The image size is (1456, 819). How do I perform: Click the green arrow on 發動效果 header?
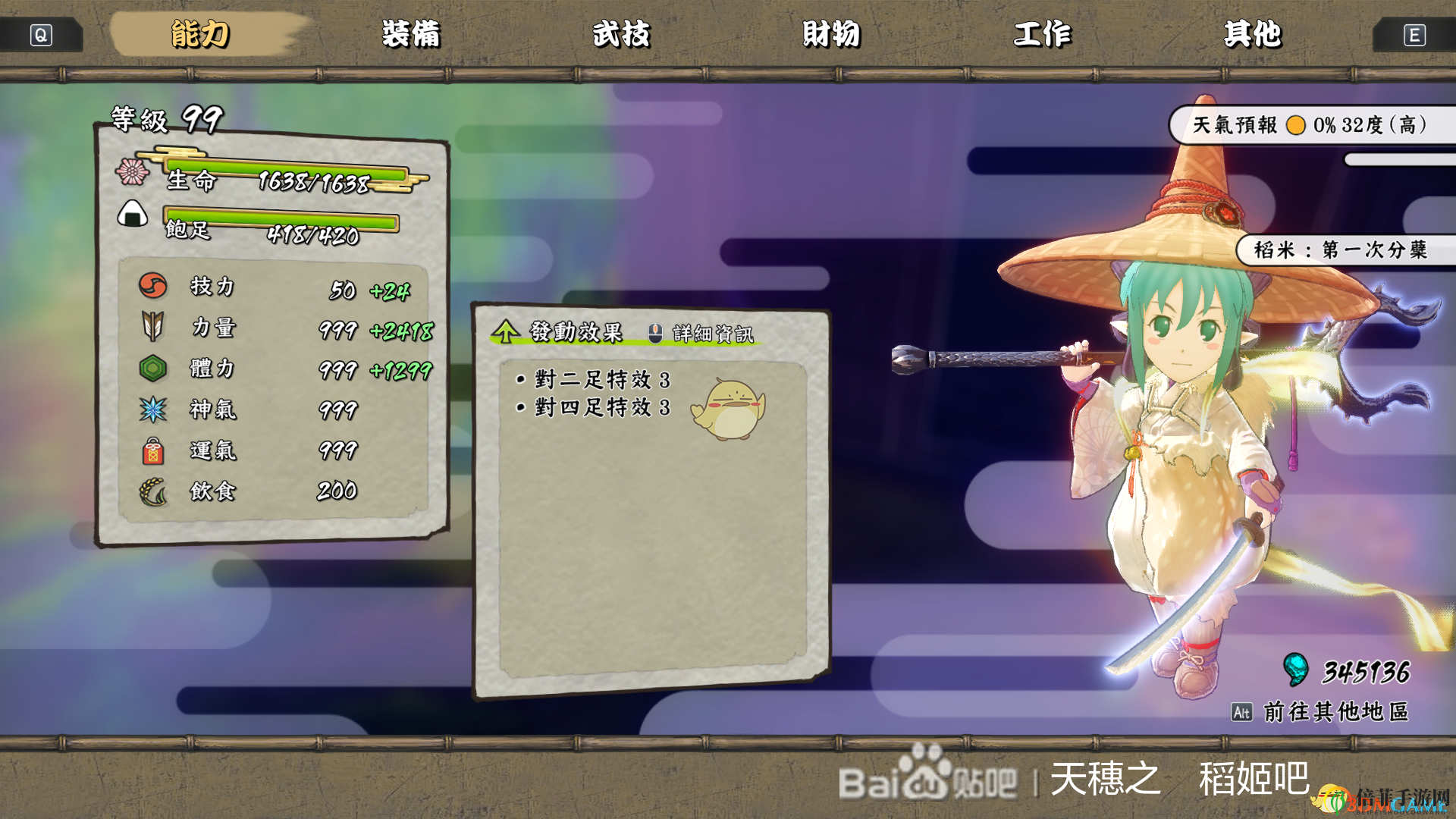507,330
